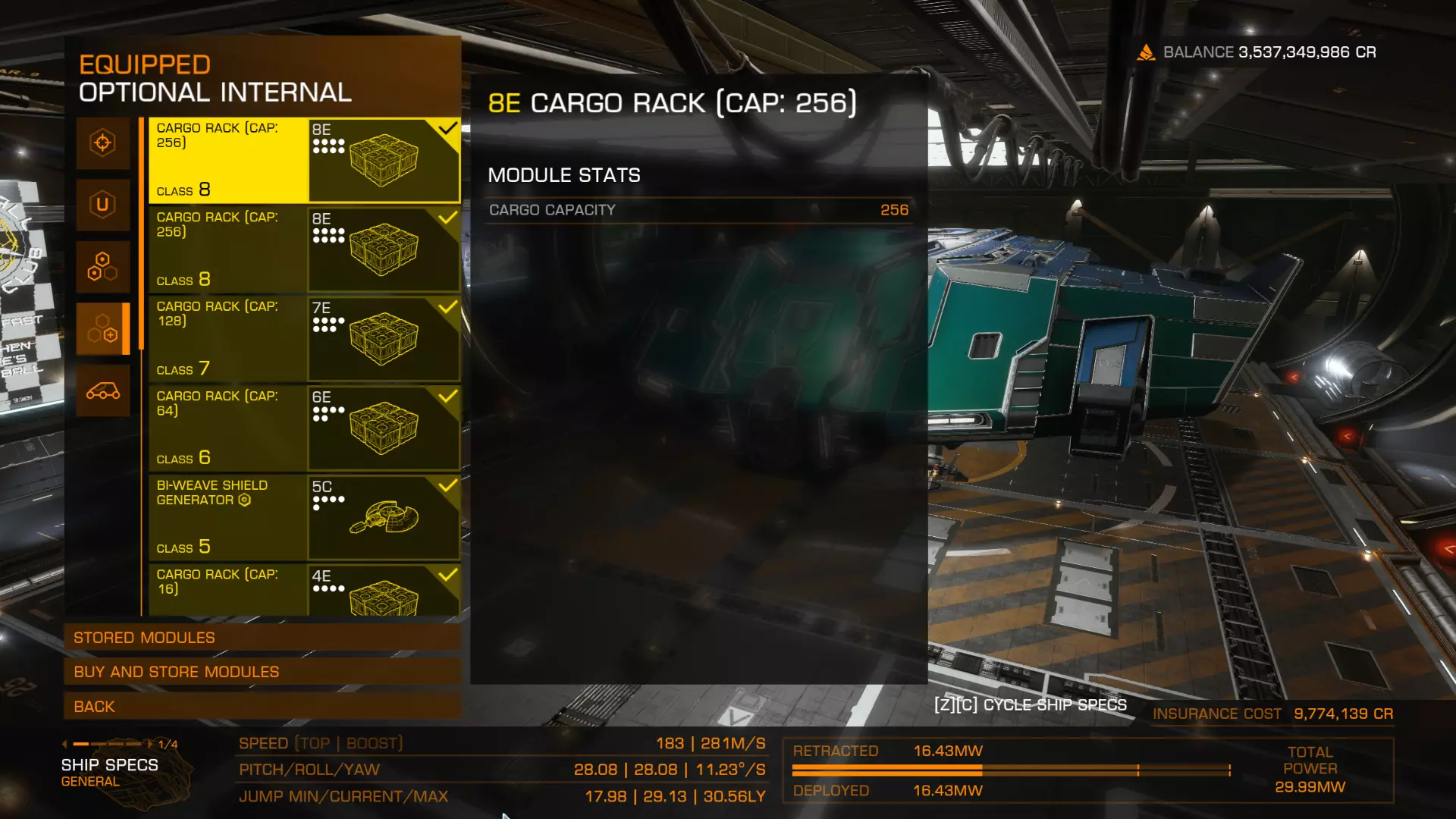1456x819 pixels.
Task: Select the 5C Bi-Weave Shield Generator
Action: (x=304, y=517)
